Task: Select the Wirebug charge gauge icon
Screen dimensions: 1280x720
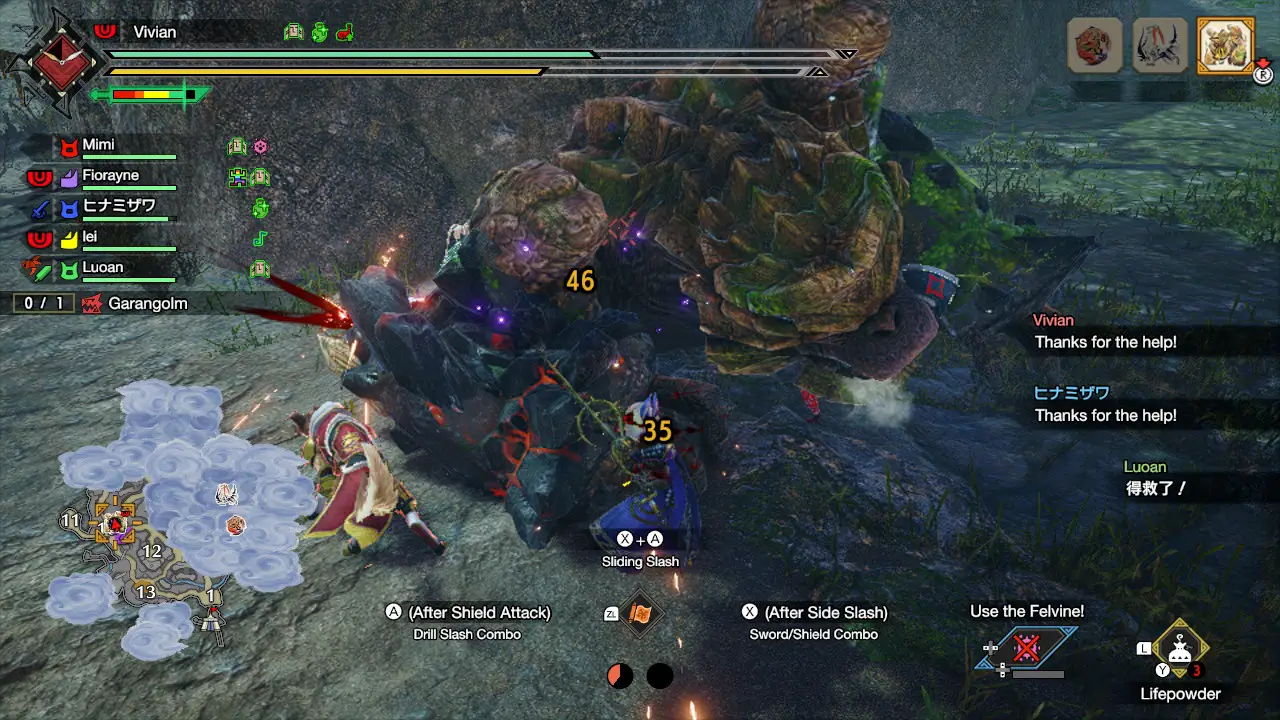Action: coord(620,677)
